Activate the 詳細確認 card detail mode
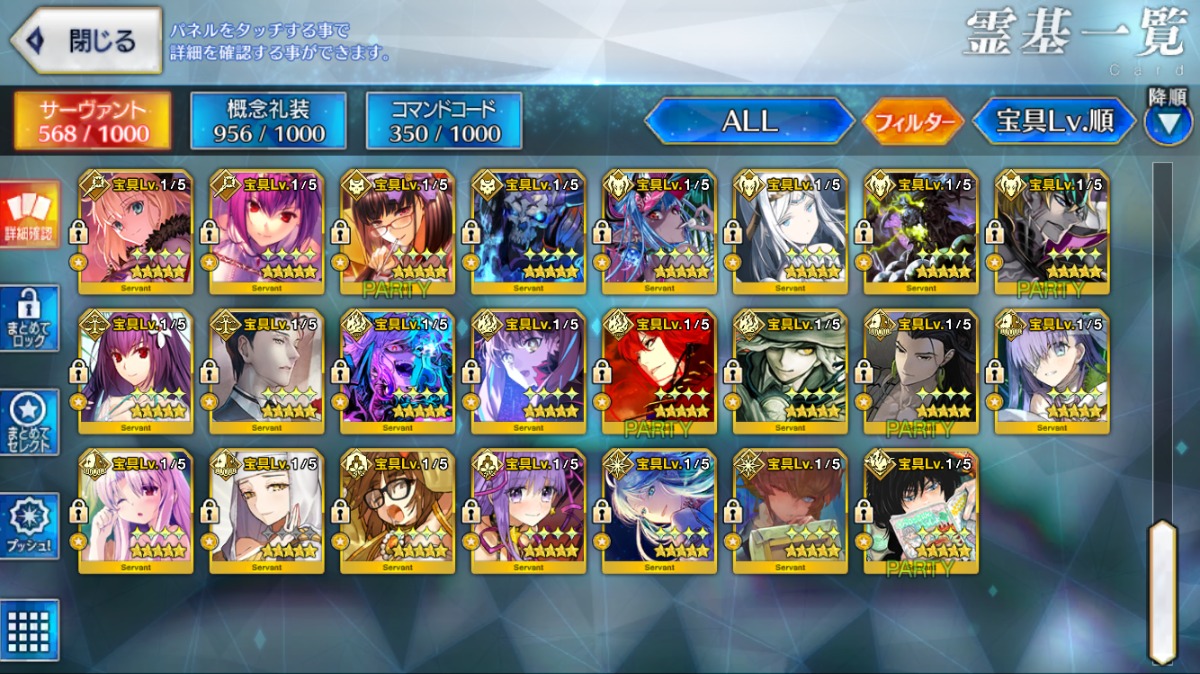This screenshot has width=1200, height=674. click(x=30, y=216)
